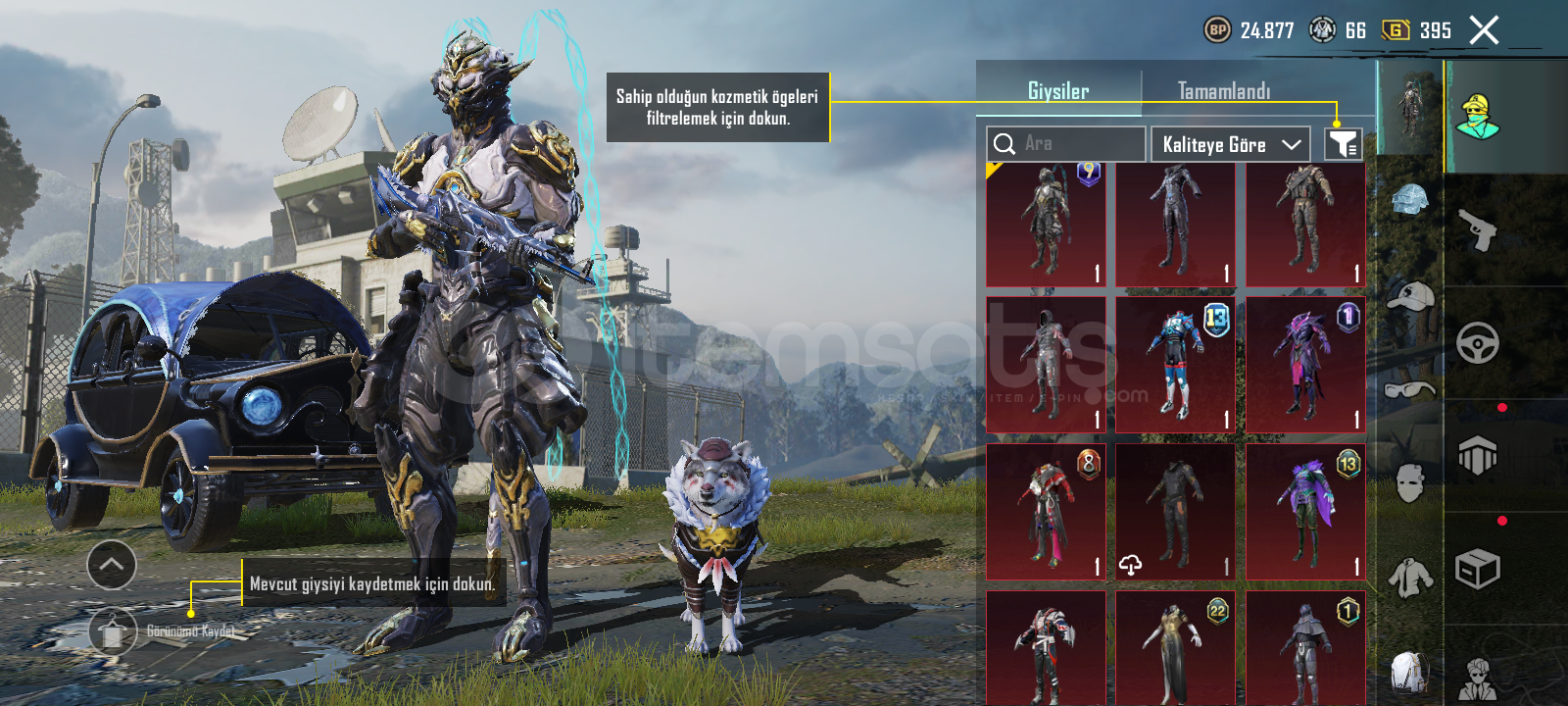Toggle the owned cosmetics filter funnel

coord(1343,144)
